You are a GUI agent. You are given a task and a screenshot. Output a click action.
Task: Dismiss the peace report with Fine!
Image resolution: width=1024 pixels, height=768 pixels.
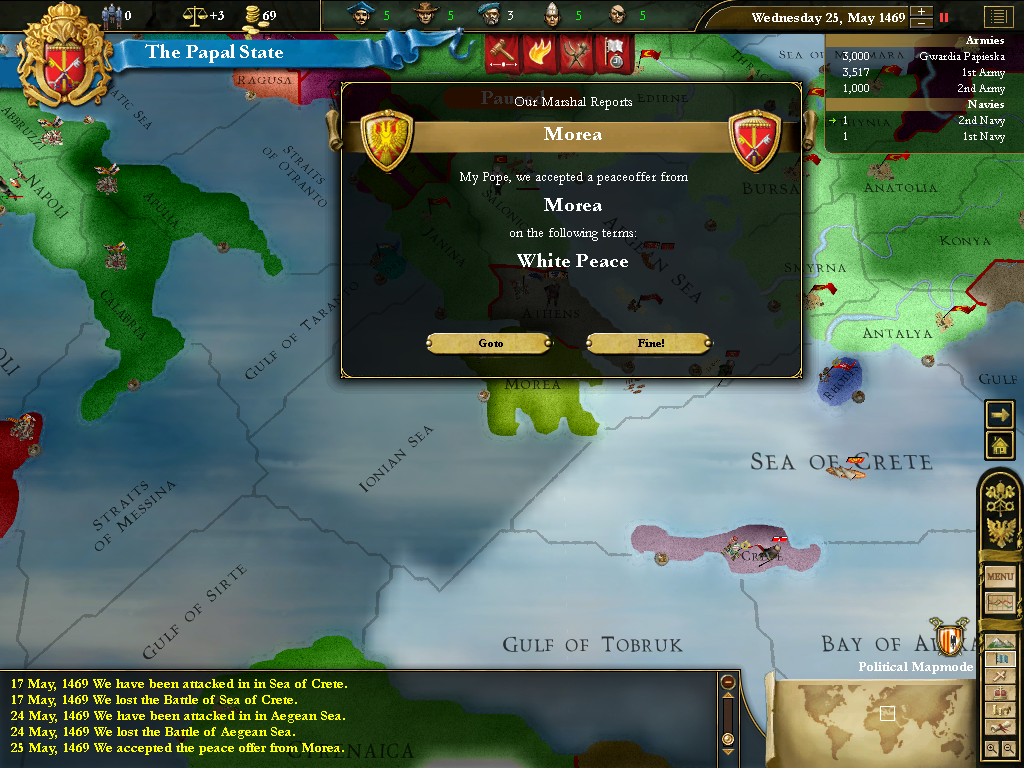pos(650,343)
